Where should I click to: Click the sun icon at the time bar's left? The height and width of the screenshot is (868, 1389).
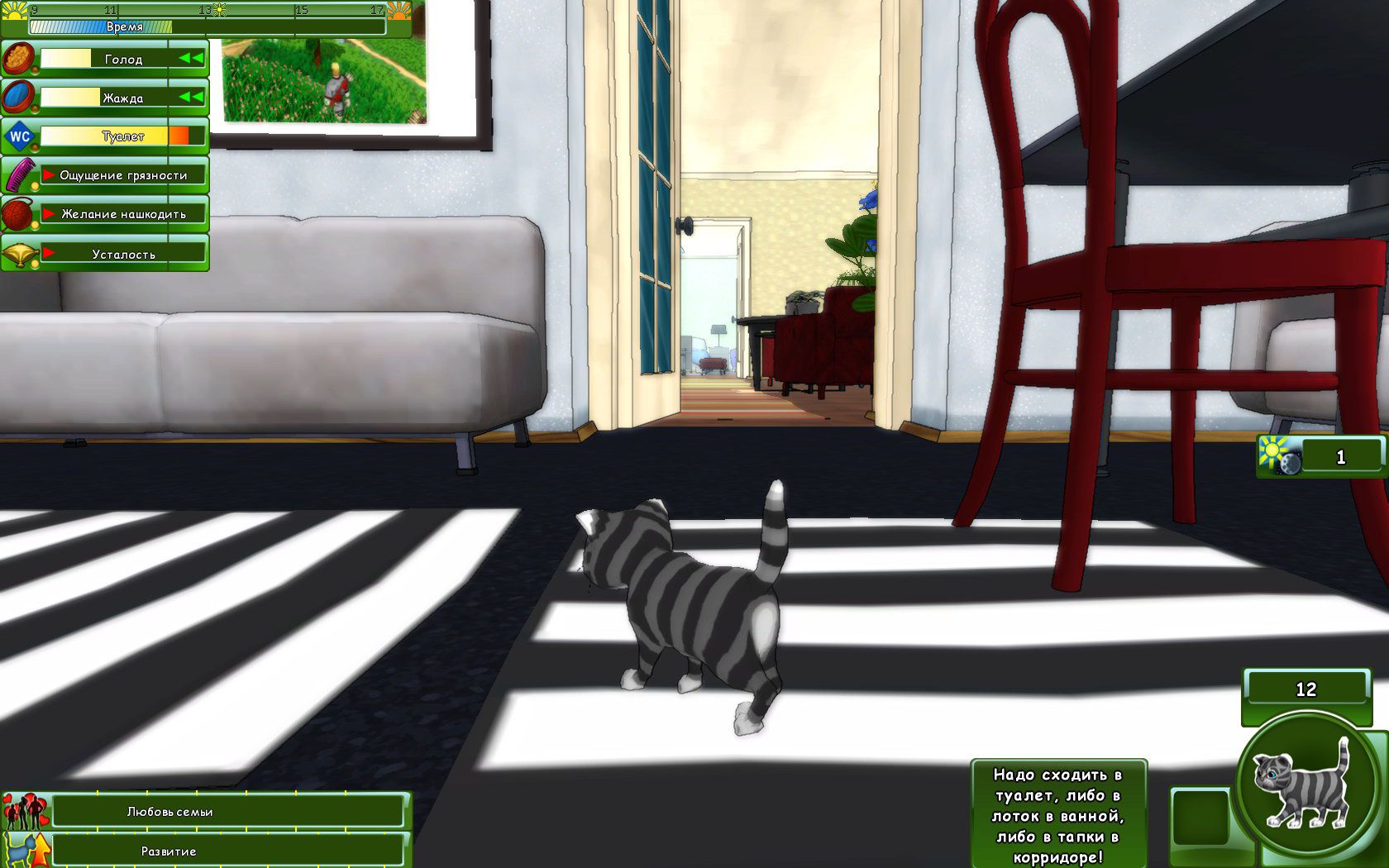tap(13, 10)
